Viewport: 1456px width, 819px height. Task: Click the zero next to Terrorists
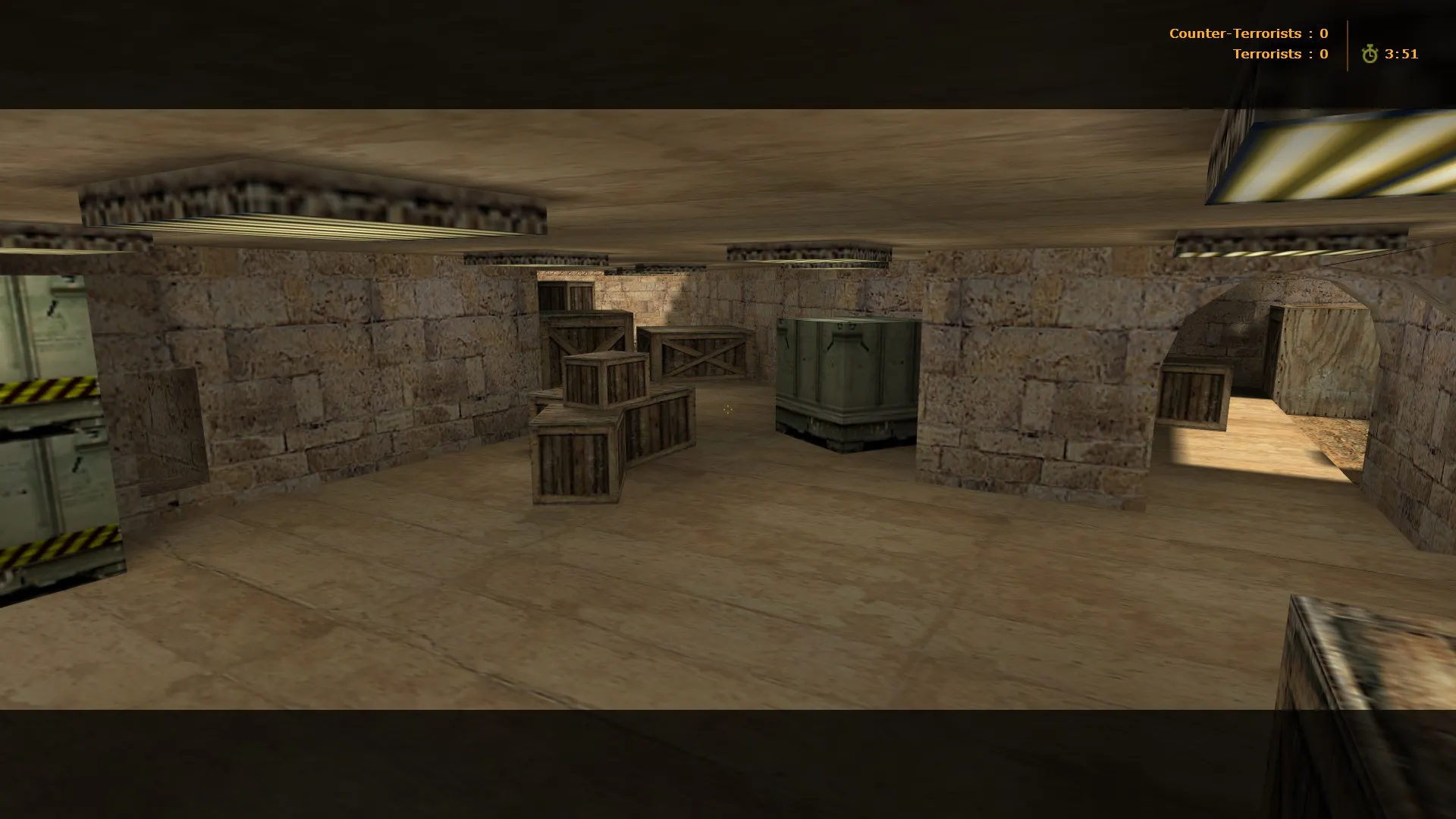click(1323, 54)
